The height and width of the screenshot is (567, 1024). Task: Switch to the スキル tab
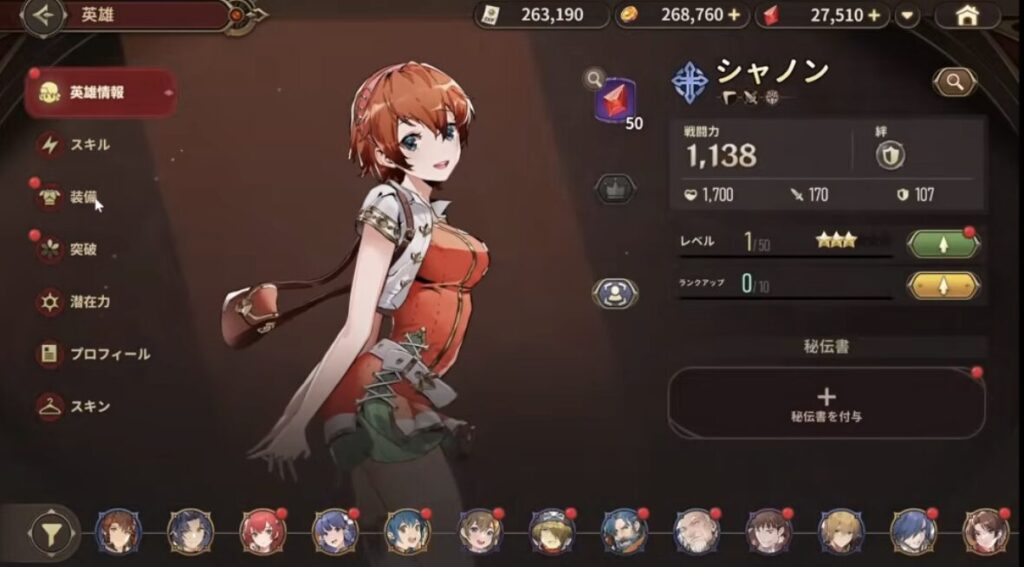click(89, 145)
